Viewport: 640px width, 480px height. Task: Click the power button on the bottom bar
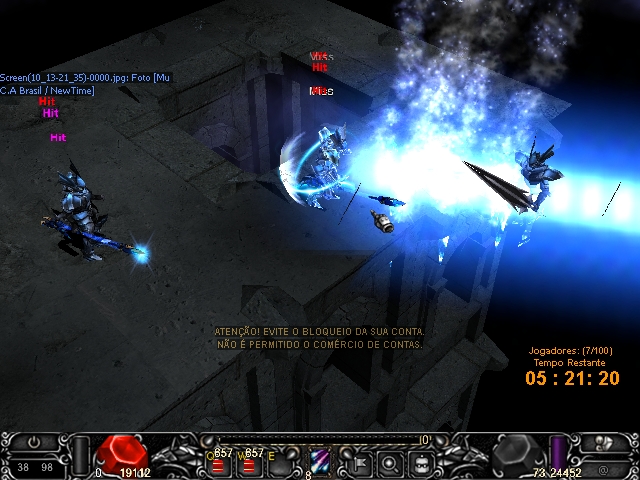pyautogui.click(x=34, y=441)
